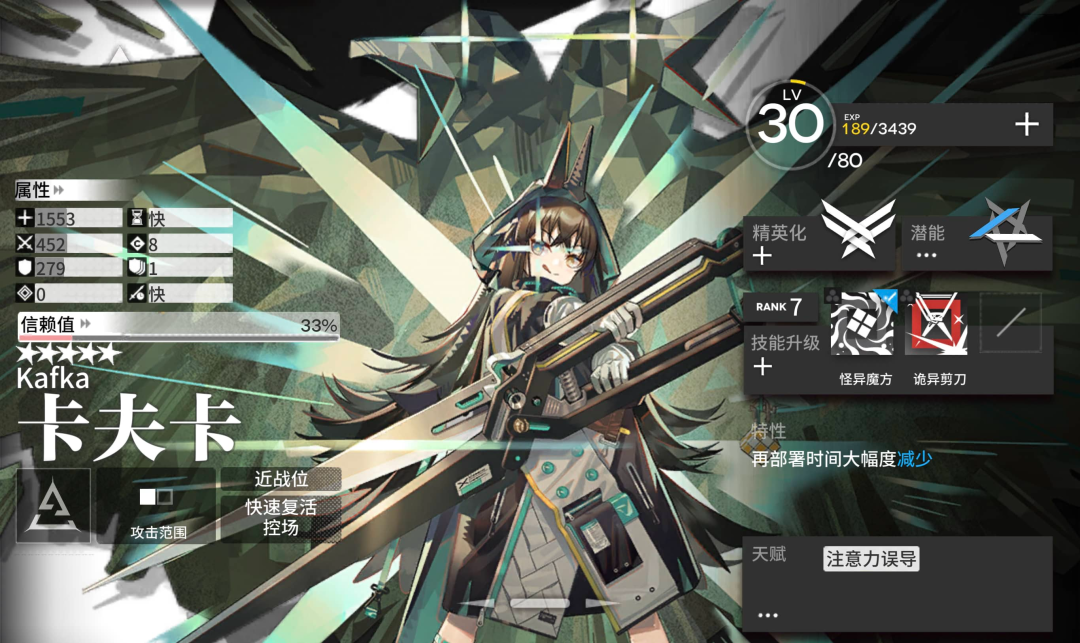Expand the 属性 attributes panel
Image resolution: width=1080 pixels, height=643 pixels.
pos(40,190)
